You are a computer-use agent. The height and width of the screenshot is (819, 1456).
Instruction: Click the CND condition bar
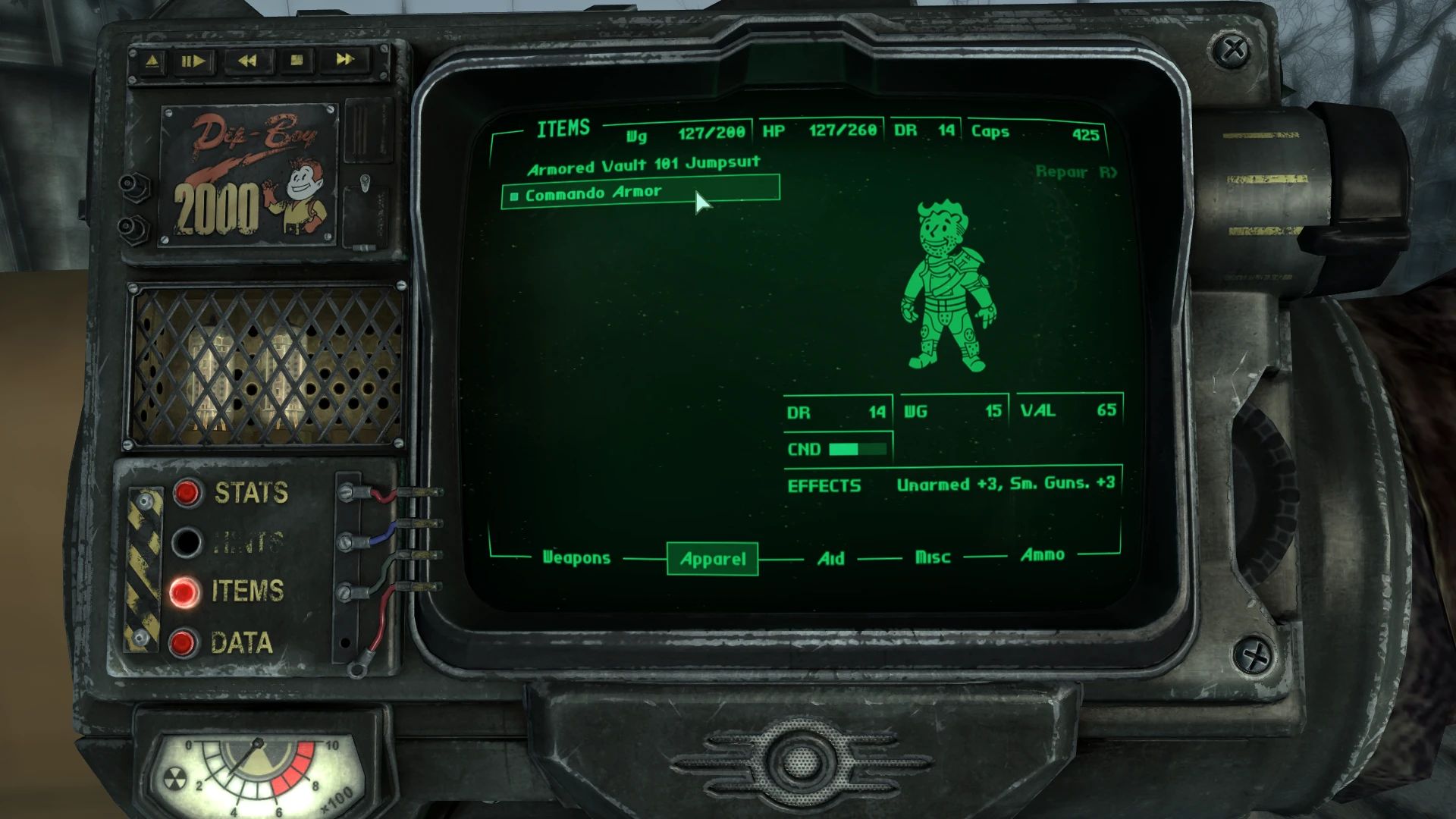[x=857, y=448]
